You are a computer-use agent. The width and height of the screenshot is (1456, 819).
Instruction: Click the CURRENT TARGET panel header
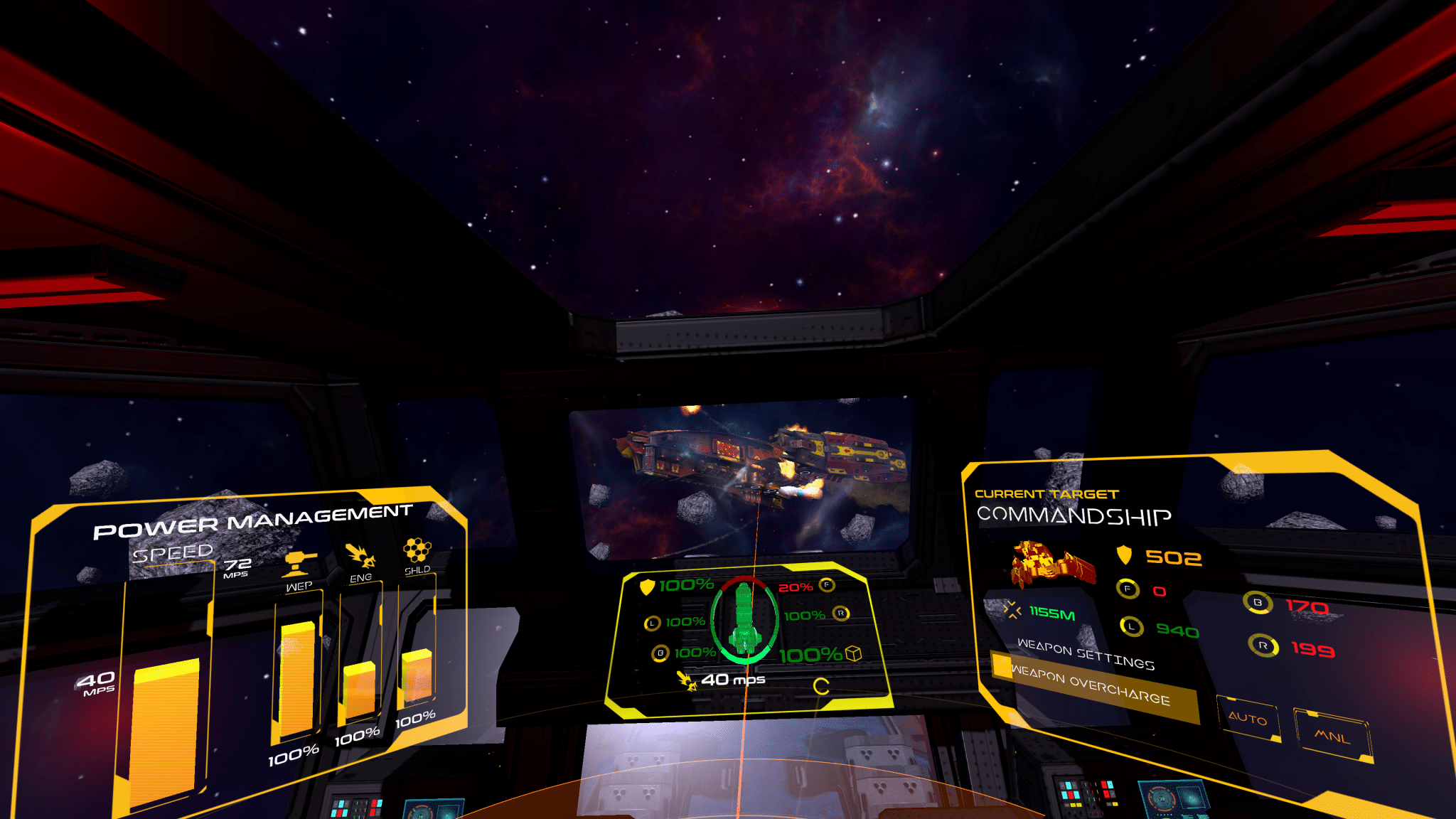1047,493
